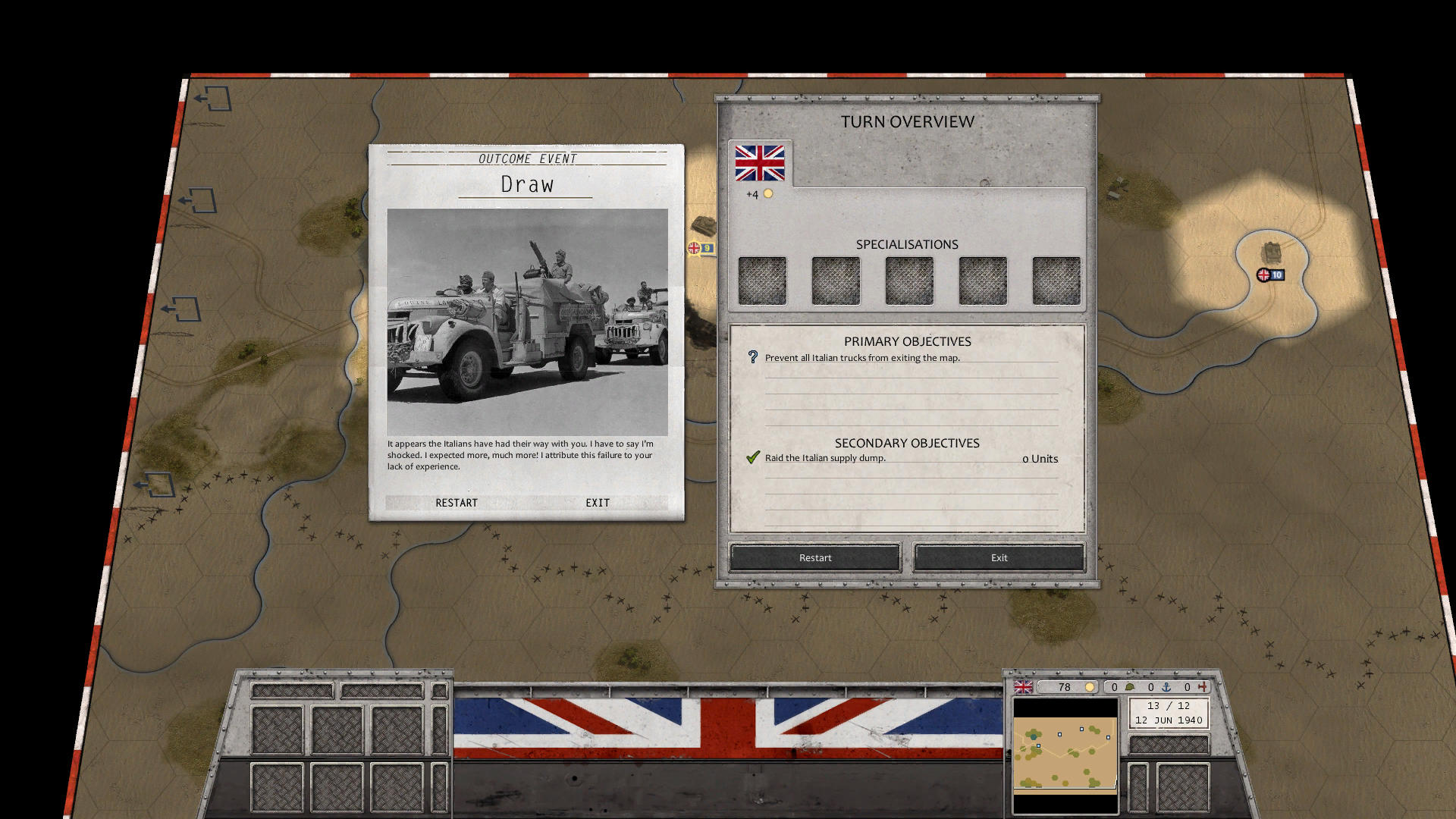Image resolution: width=1456 pixels, height=819 pixels.
Task: Click the prestige coin next to 78
Action: [x=1090, y=687]
